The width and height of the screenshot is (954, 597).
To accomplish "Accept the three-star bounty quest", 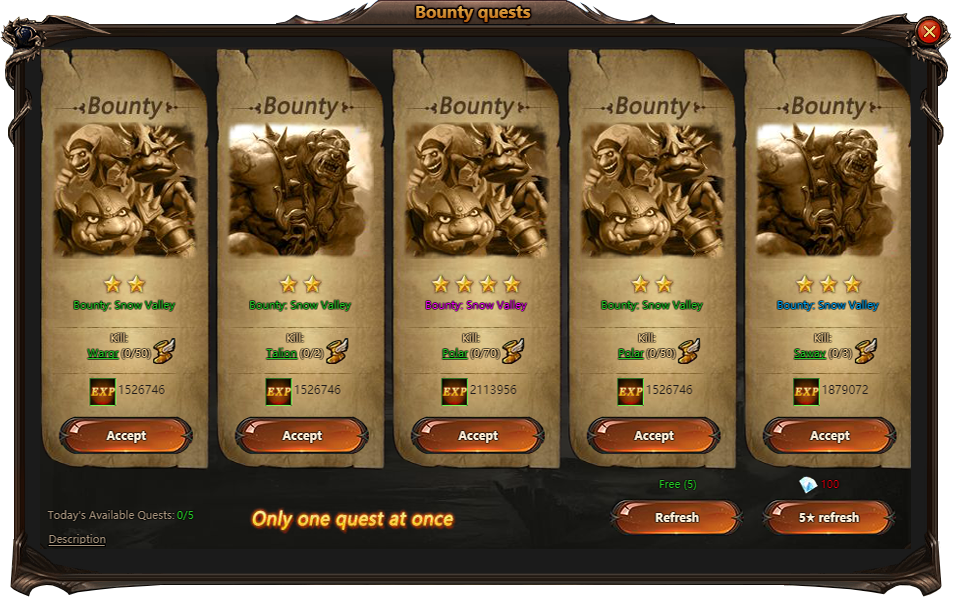I will pos(829,436).
